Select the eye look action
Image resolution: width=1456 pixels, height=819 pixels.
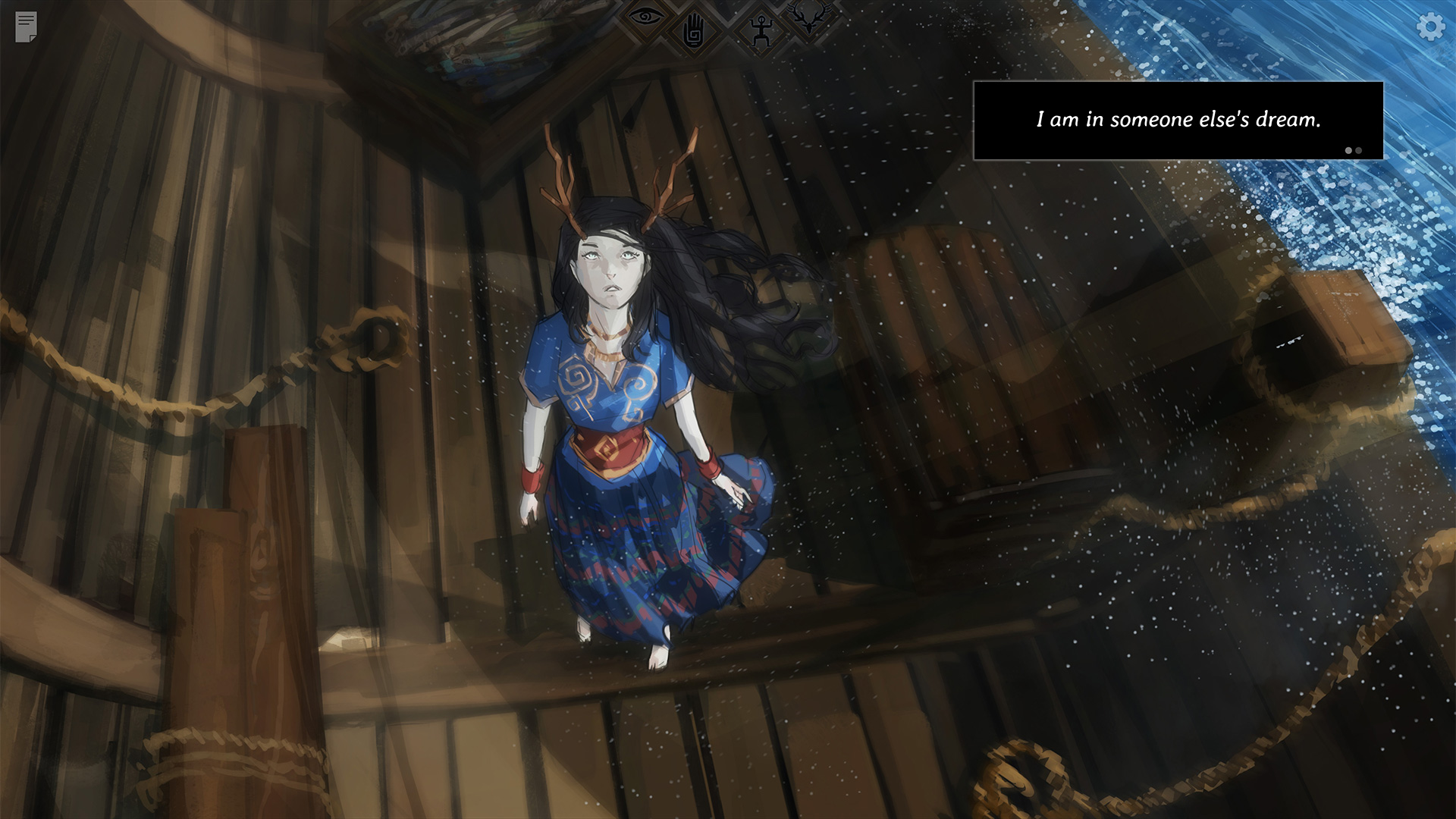[646, 16]
